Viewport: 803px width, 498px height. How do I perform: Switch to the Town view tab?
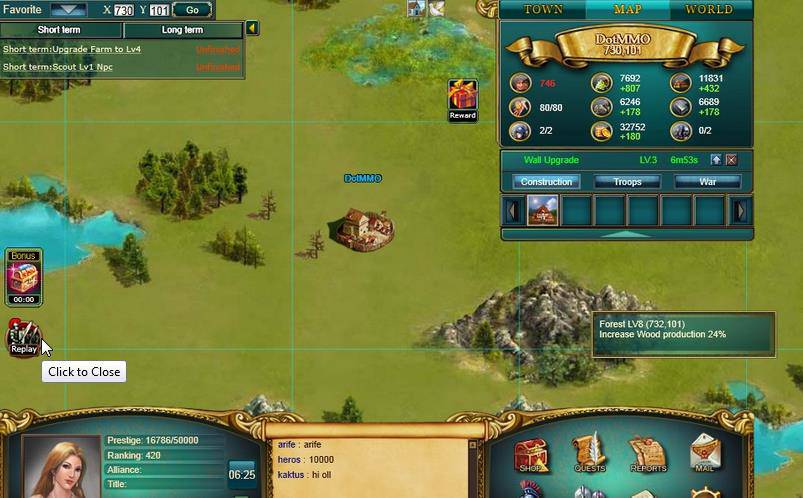pos(543,10)
